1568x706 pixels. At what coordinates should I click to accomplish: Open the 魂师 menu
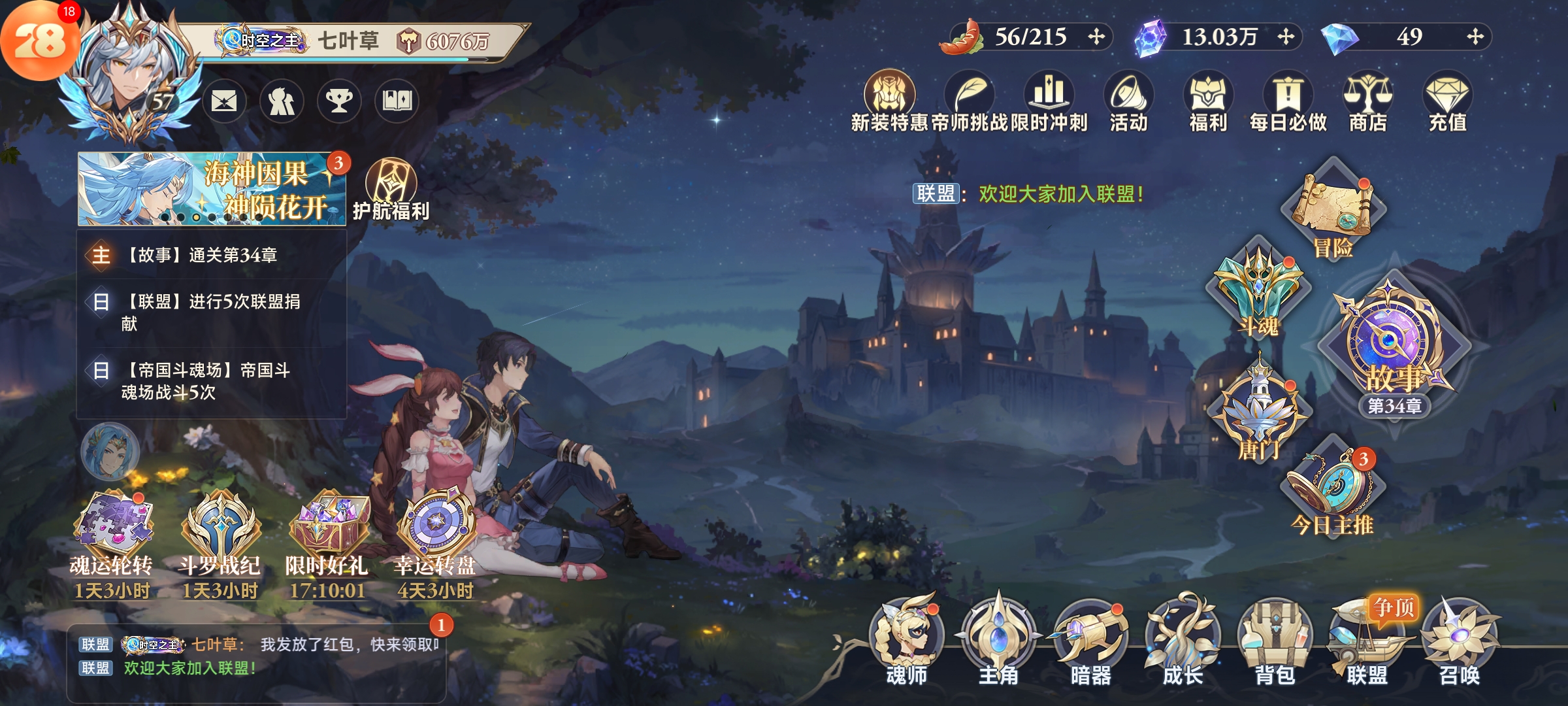tap(906, 641)
